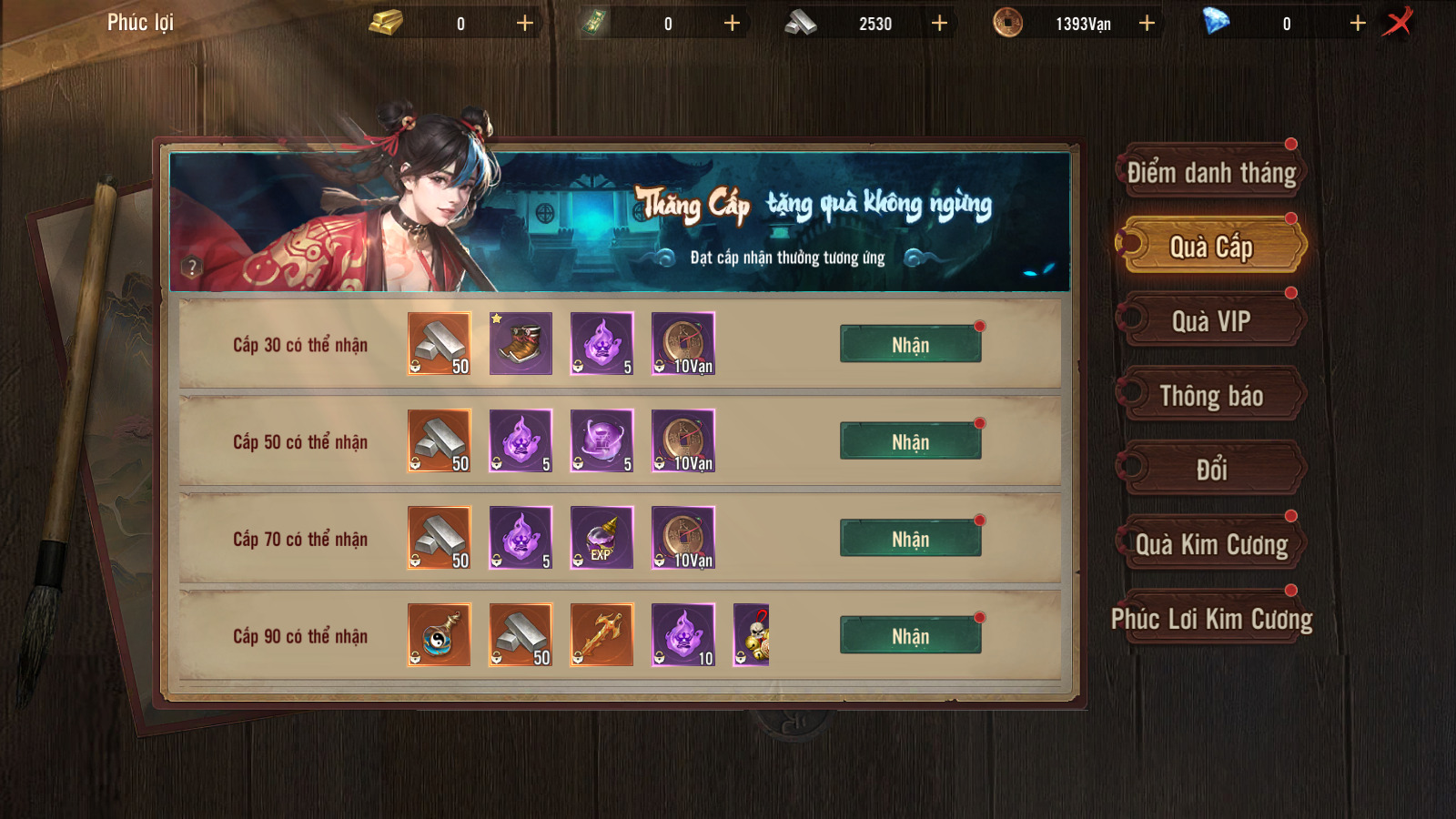The height and width of the screenshot is (819, 1456).
Task: Claim the Cấp 30 reward with Nhận
Action: pyautogui.click(x=910, y=345)
